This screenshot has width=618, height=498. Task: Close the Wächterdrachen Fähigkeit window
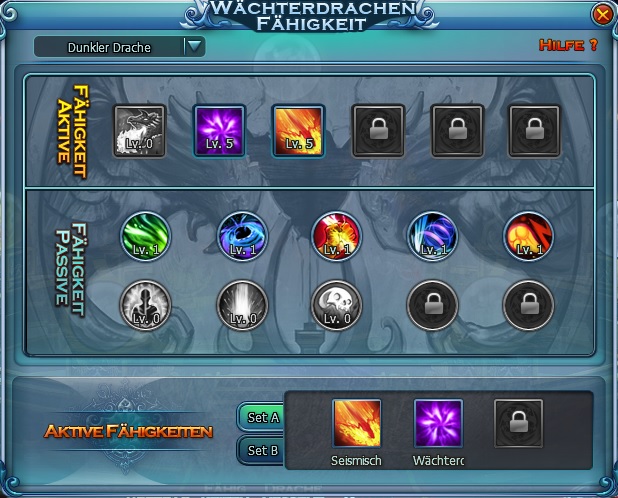point(602,15)
